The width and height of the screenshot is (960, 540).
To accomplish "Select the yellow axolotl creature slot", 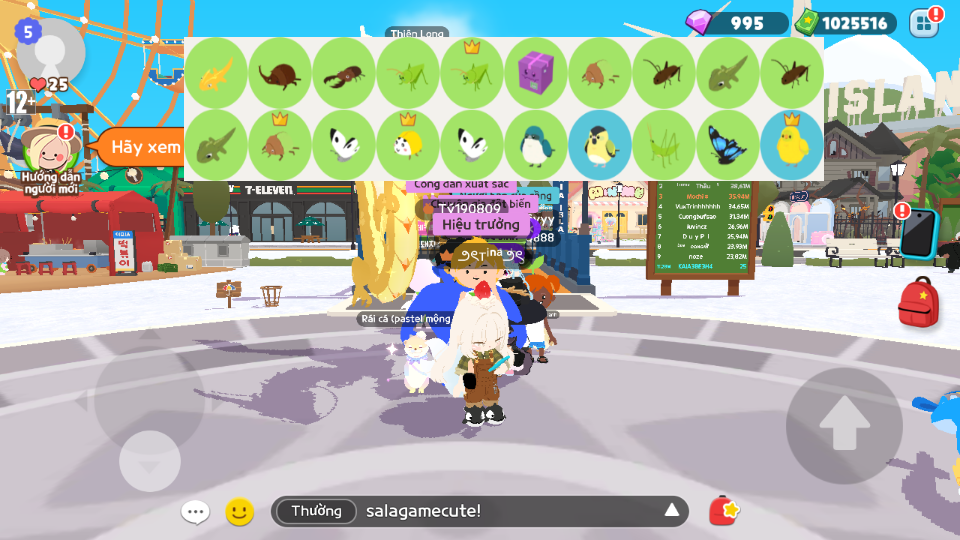I will (x=215, y=73).
